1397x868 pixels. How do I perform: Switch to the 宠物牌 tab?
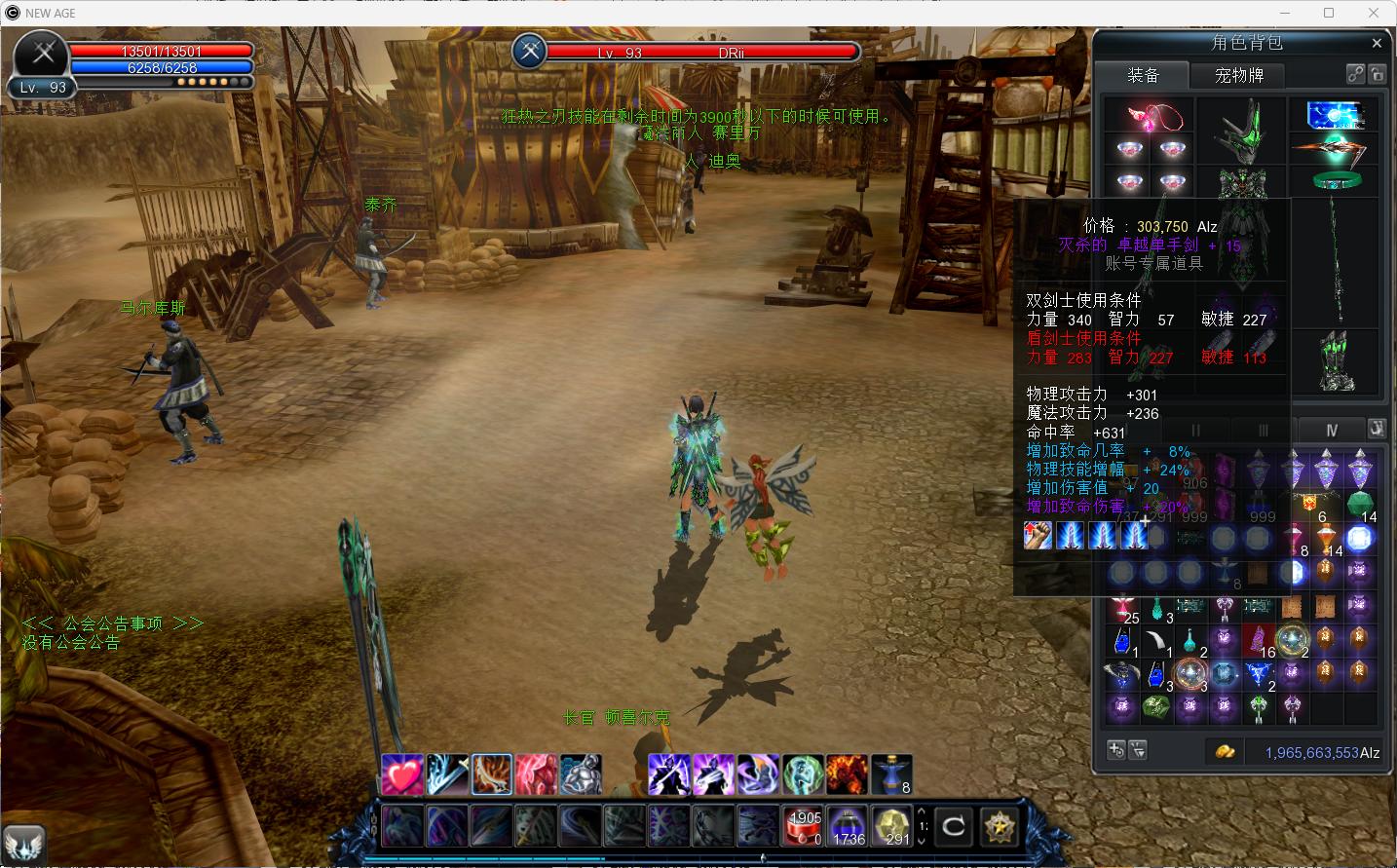1238,75
